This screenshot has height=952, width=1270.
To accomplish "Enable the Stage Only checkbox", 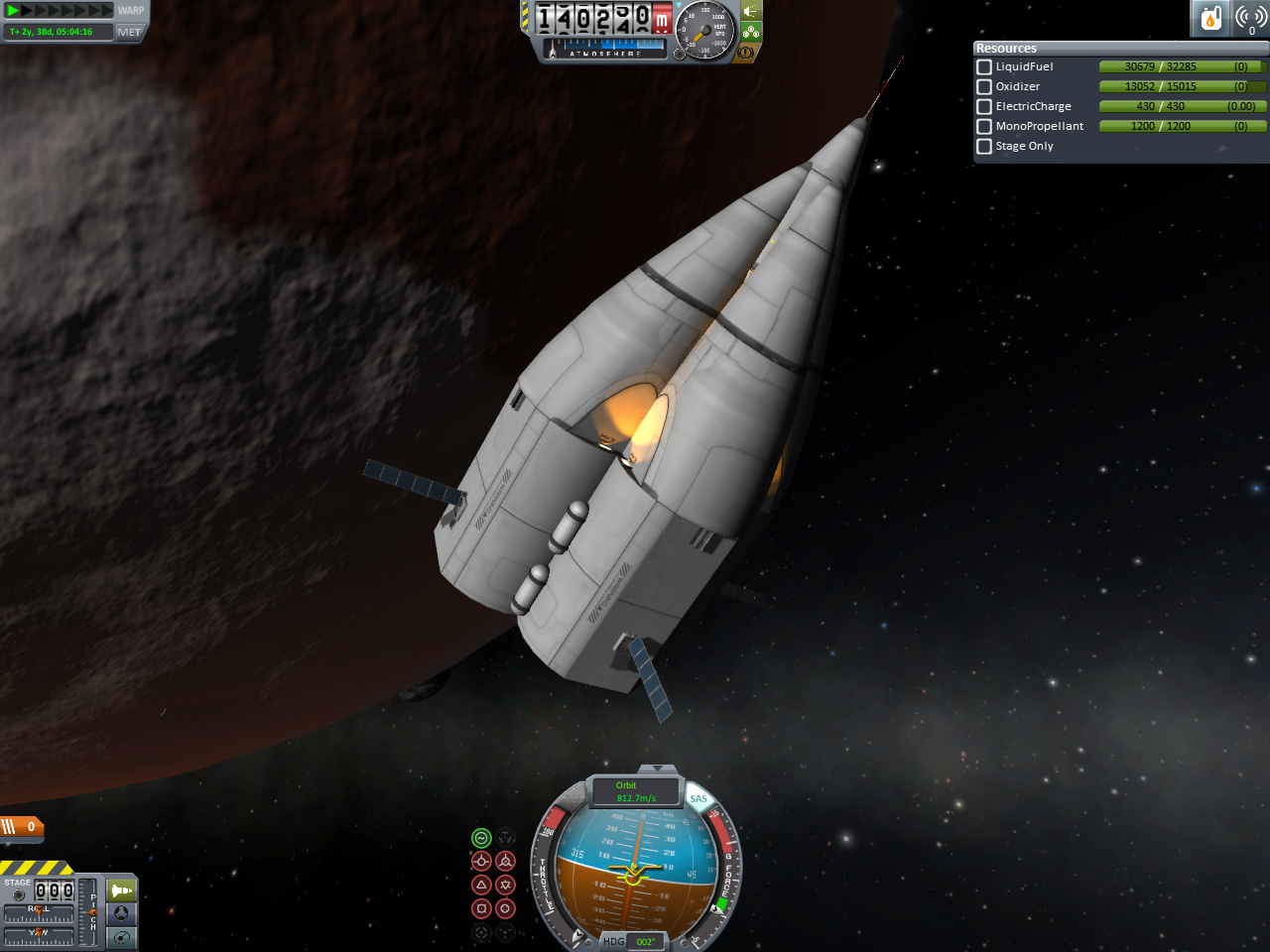I will point(984,147).
